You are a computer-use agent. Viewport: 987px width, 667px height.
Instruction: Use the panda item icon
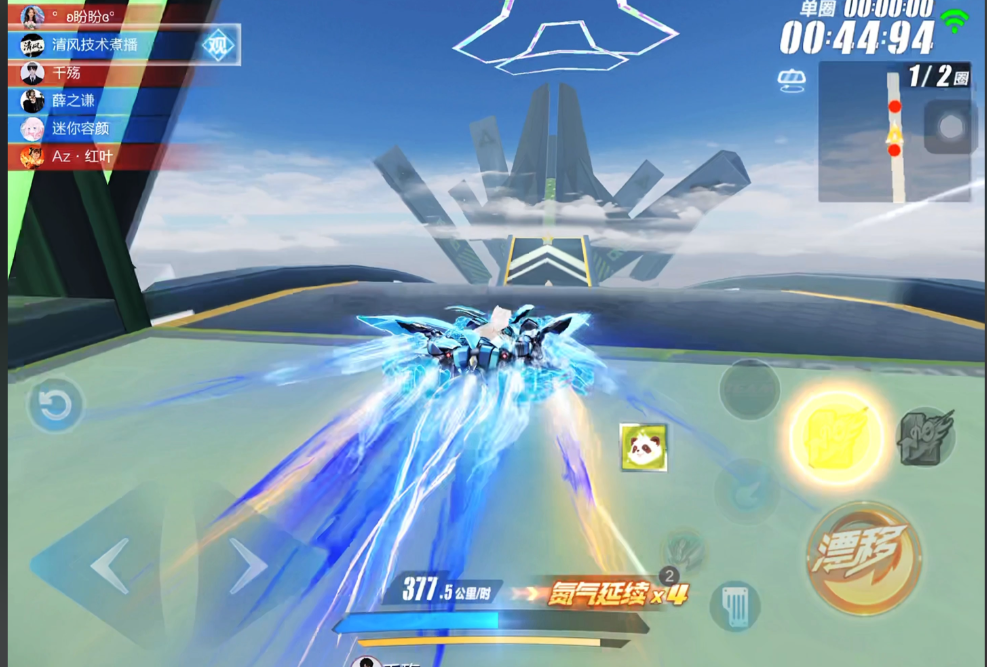(x=643, y=447)
